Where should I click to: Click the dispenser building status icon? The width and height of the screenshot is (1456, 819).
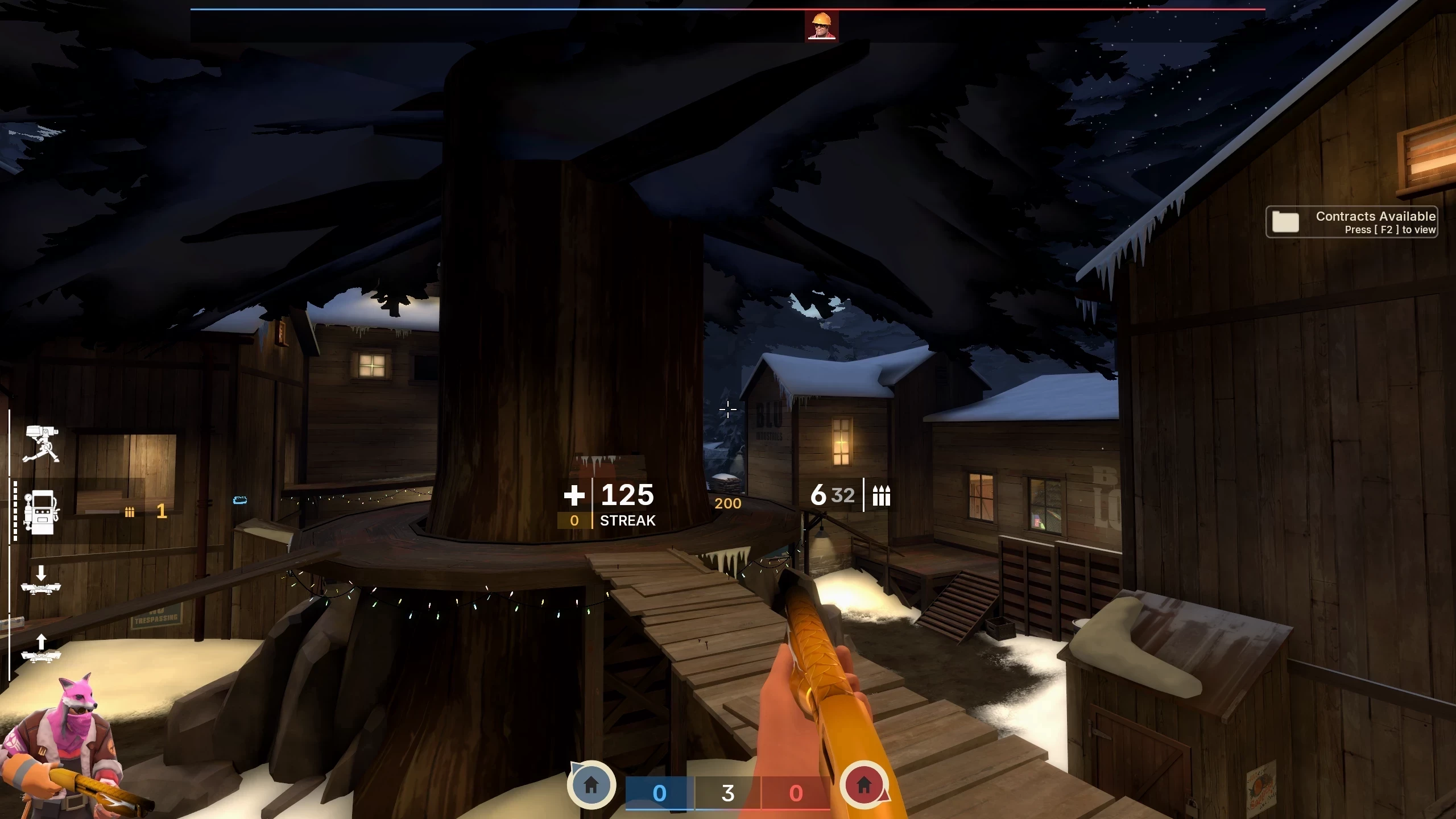click(40, 512)
